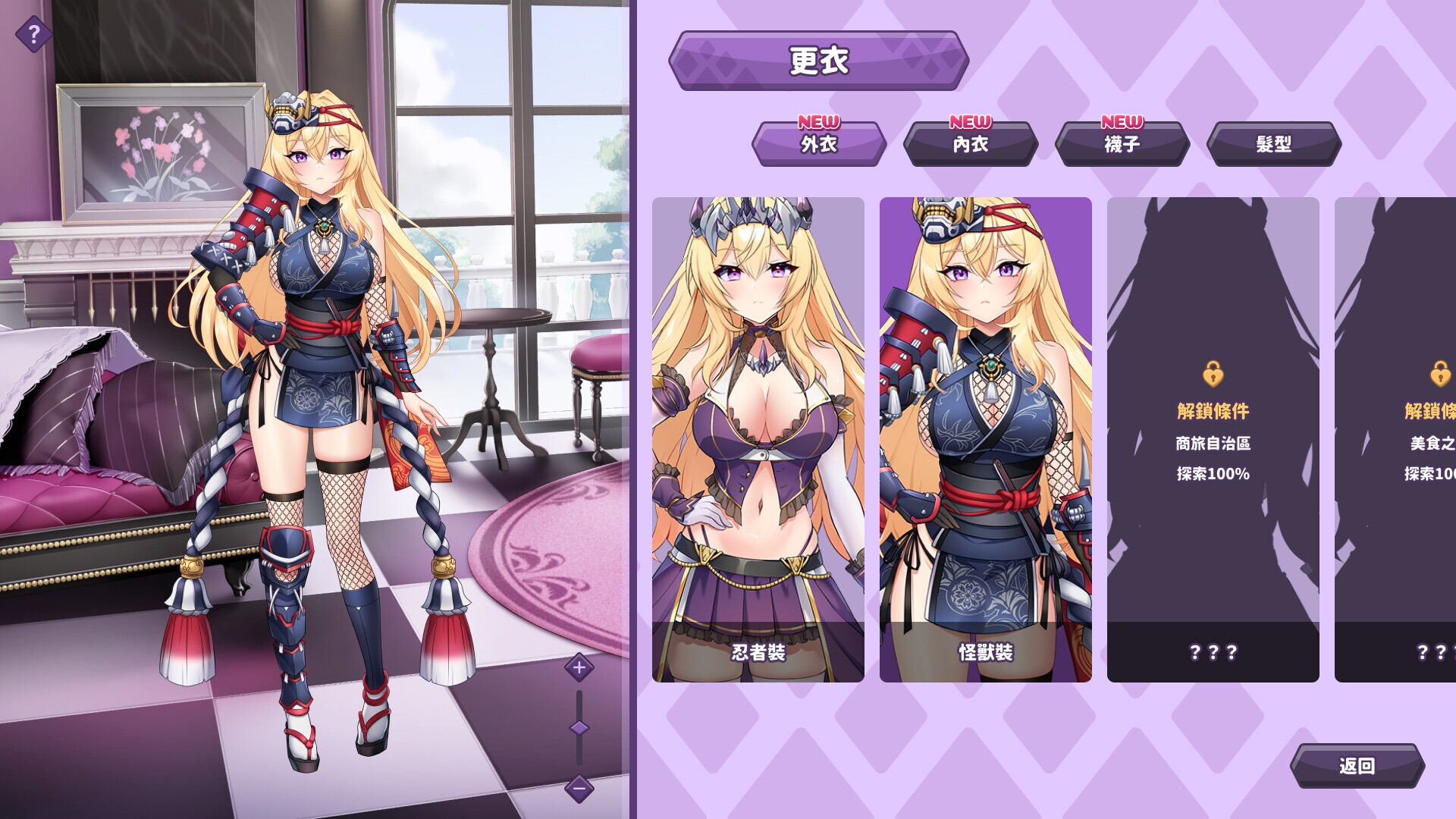
Task: Click the zoom out minus icon
Action: [x=579, y=789]
